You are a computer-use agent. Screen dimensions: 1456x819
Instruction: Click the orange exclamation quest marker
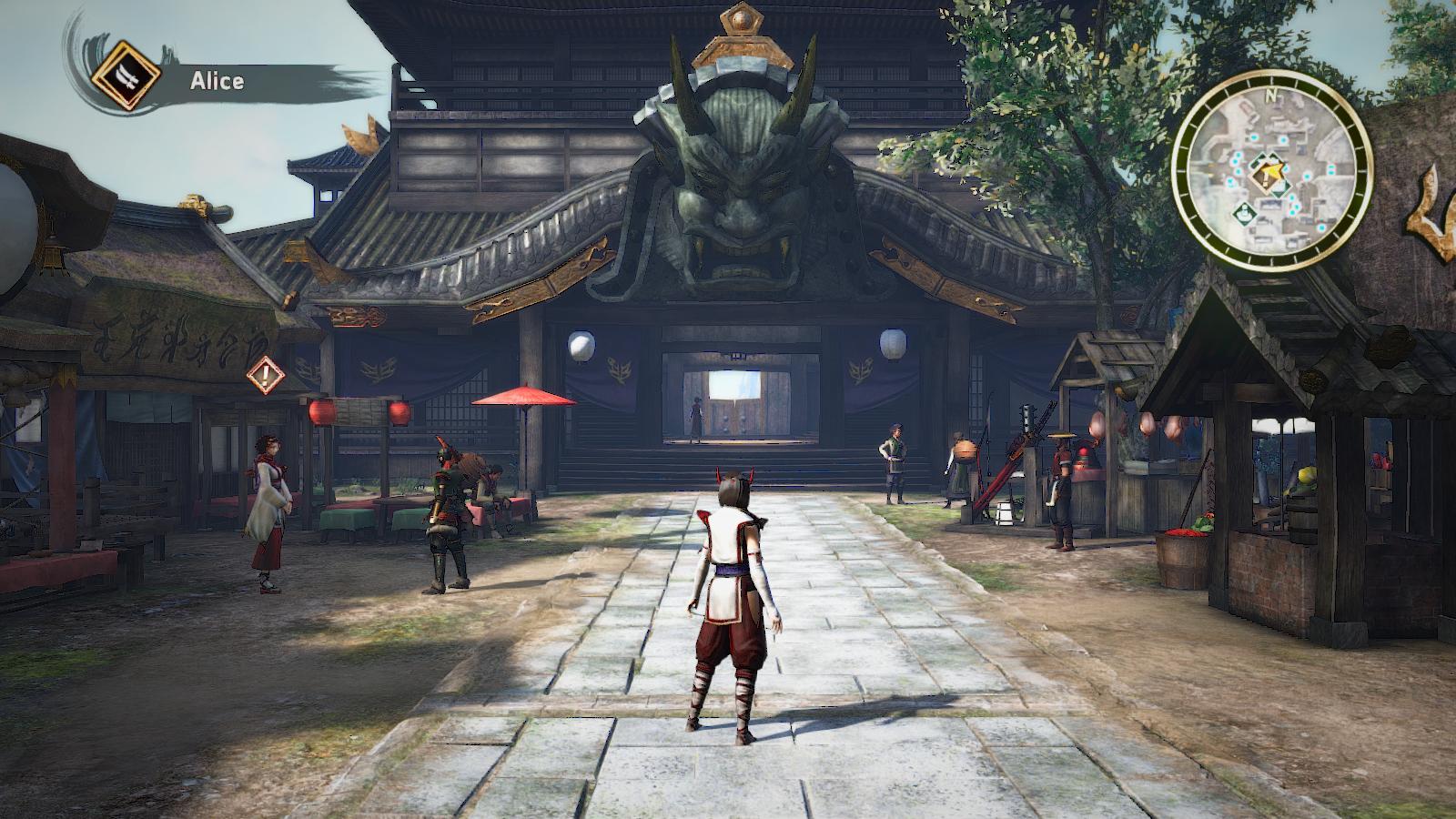coord(265,373)
